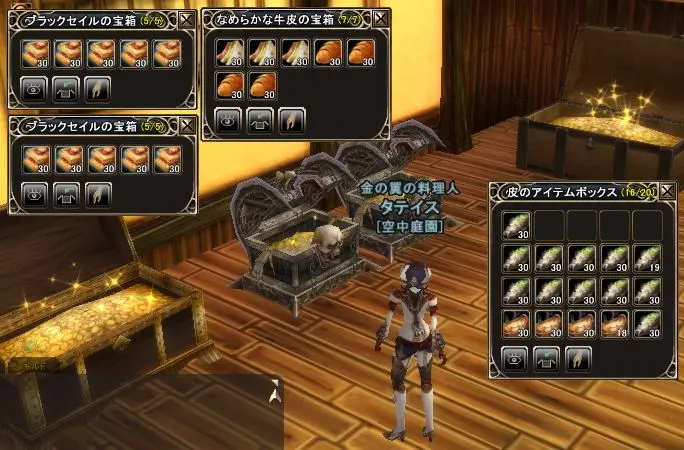
Task: Select the lone green leaf item beside empty slots
Action: point(515,226)
